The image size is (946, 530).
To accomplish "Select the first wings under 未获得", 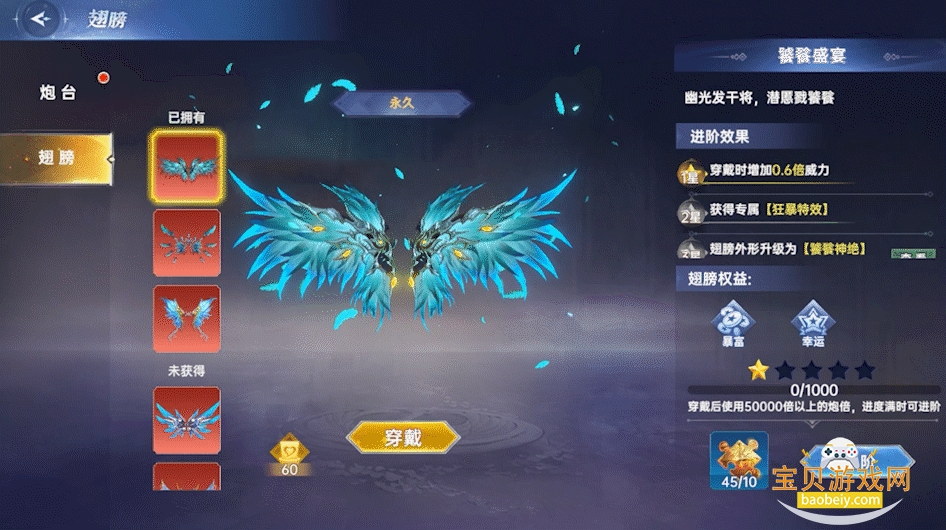I will (x=186, y=420).
